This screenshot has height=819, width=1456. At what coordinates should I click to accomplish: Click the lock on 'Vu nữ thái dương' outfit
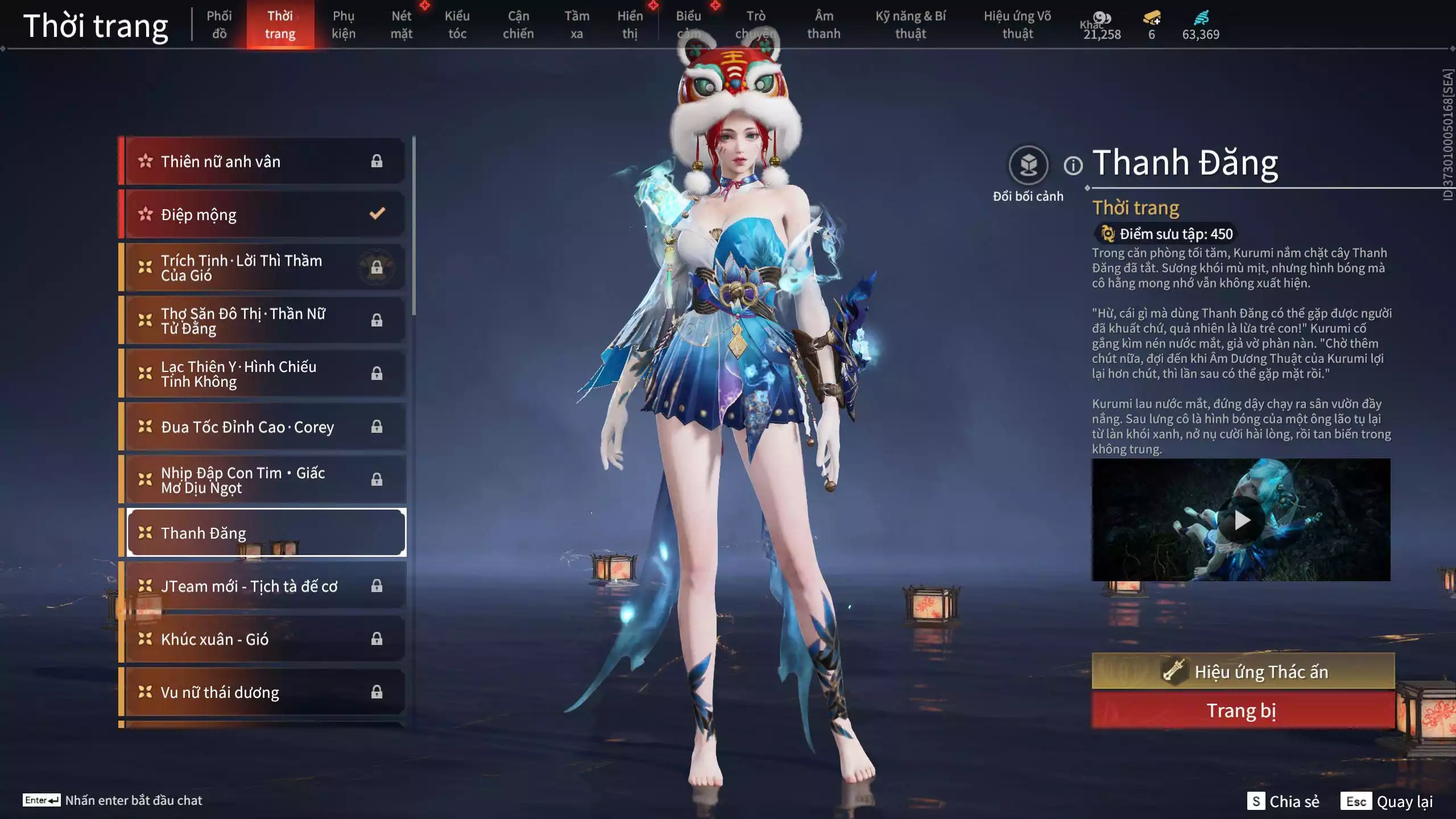click(377, 692)
